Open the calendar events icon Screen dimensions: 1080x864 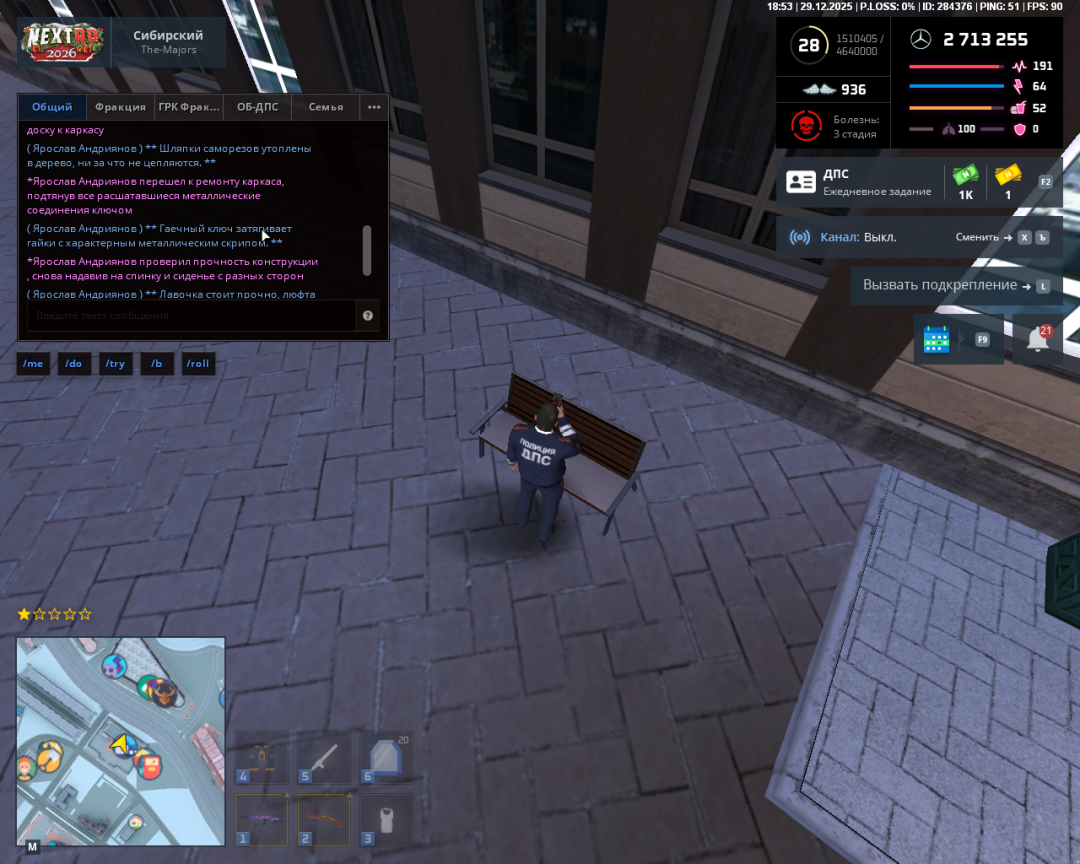937,339
